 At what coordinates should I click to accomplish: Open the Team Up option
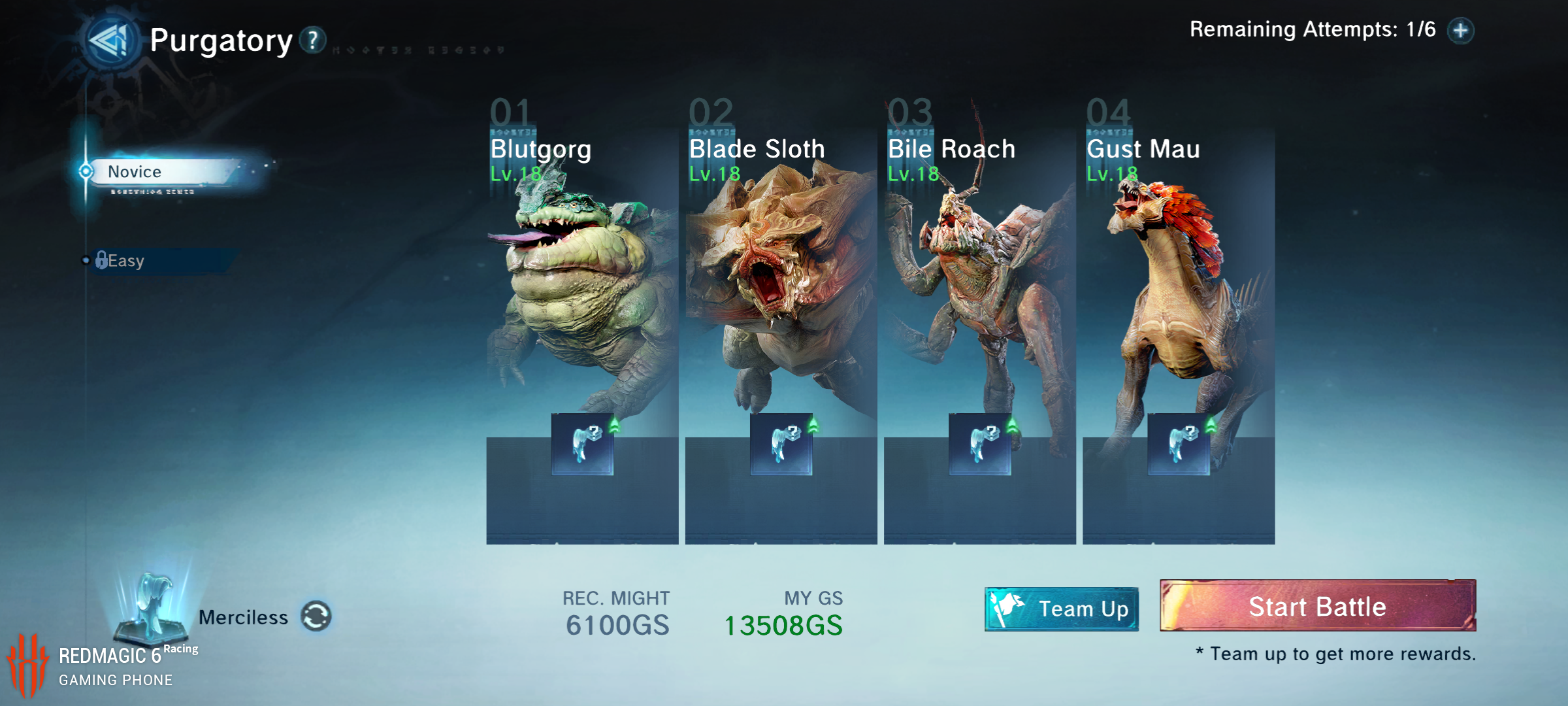pyautogui.click(x=1062, y=609)
